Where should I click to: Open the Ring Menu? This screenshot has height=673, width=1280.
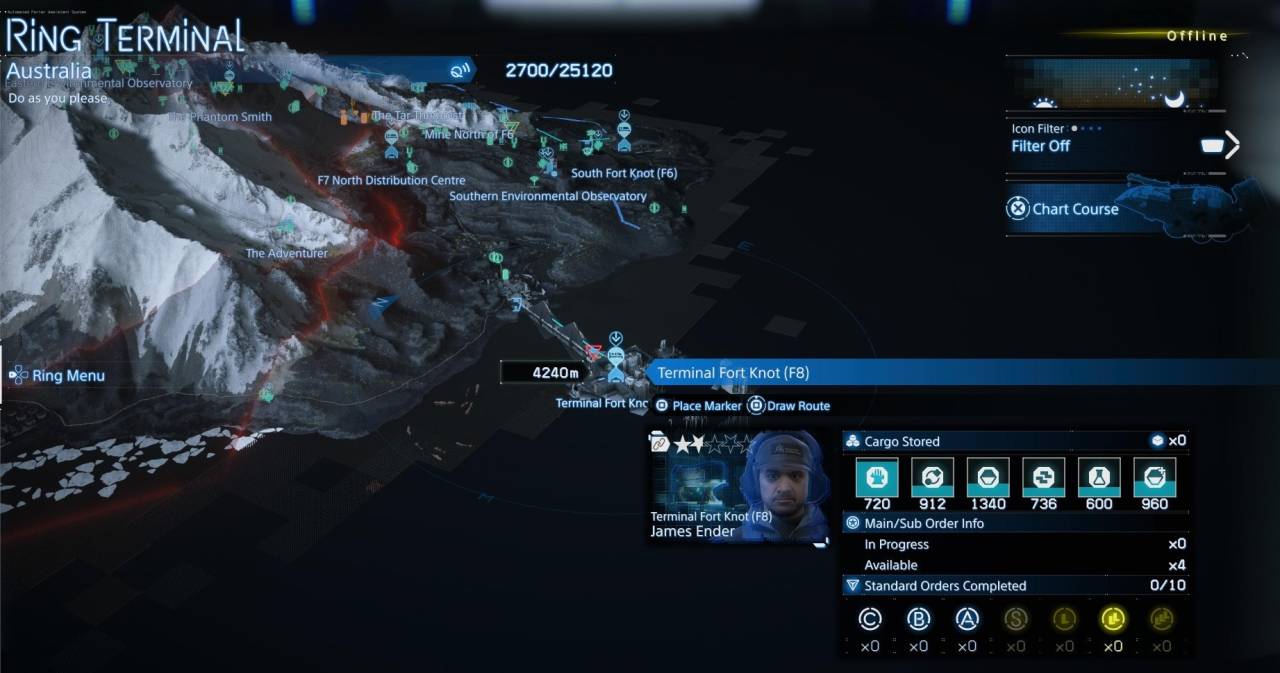coord(58,376)
